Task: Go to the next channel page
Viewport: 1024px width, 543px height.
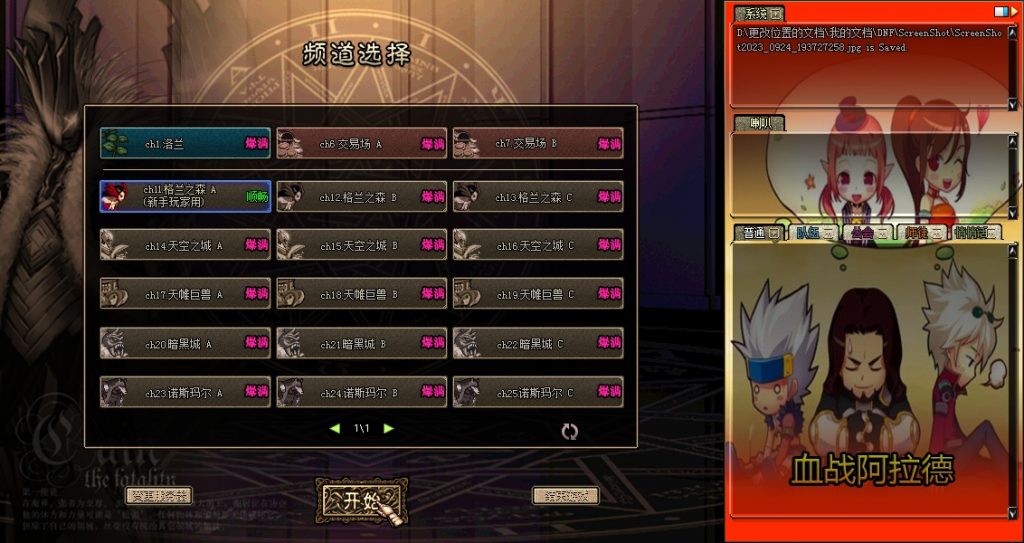Action: tap(389, 428)
